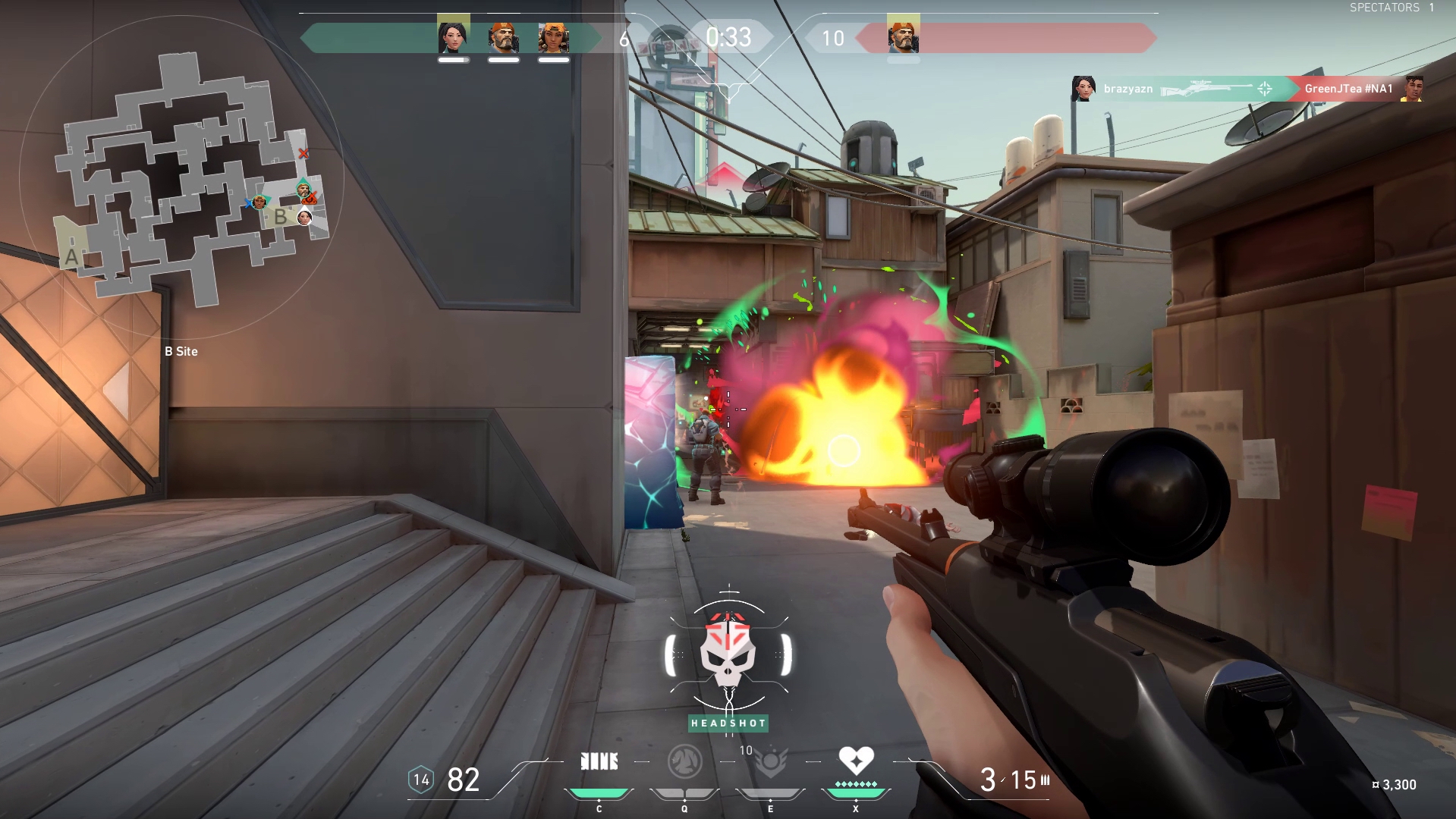Use the Healing Orb ability icon
This screenshot has height=819, width=1456.
770,761
